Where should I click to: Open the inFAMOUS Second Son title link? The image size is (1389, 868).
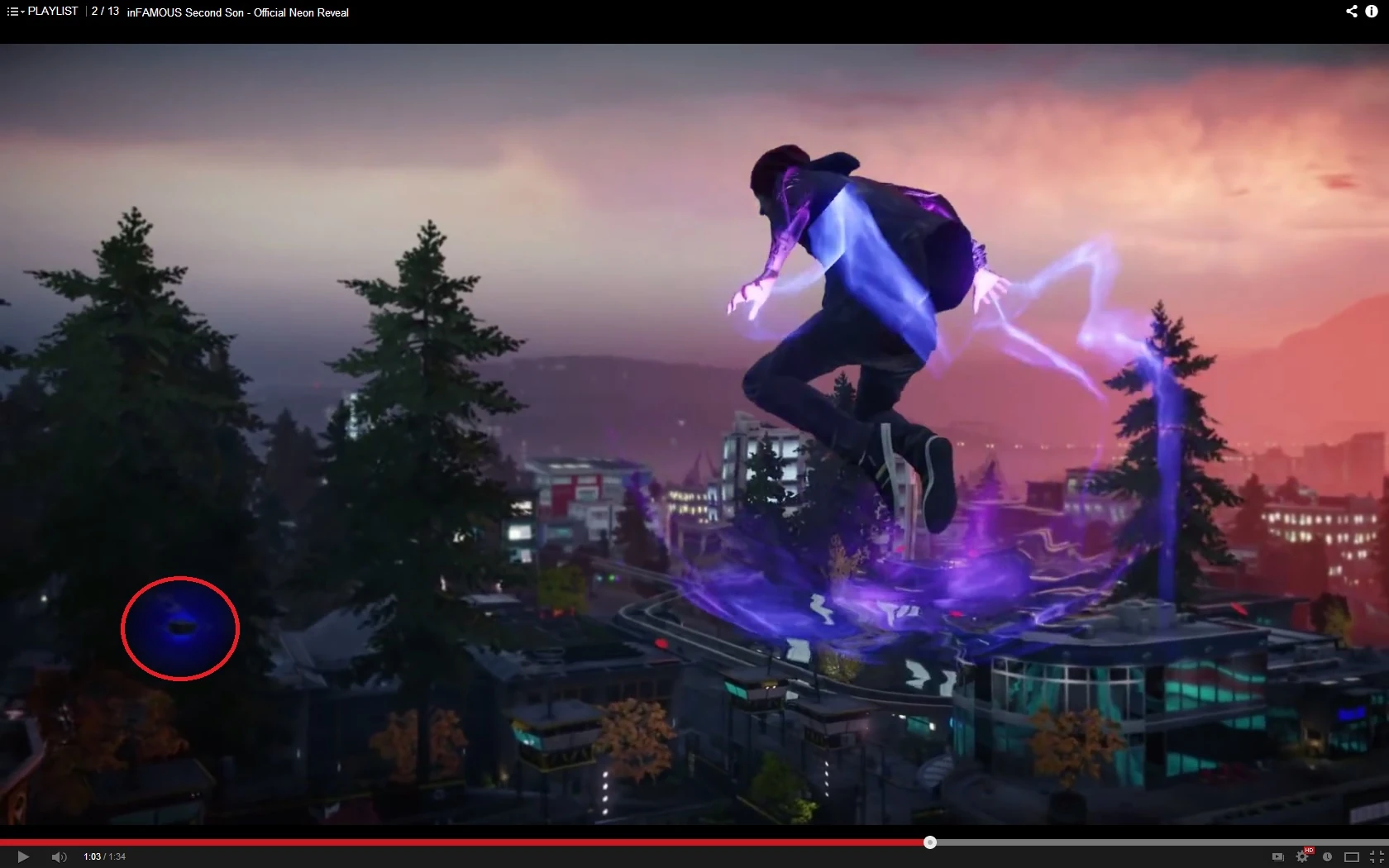click(237, 13)
